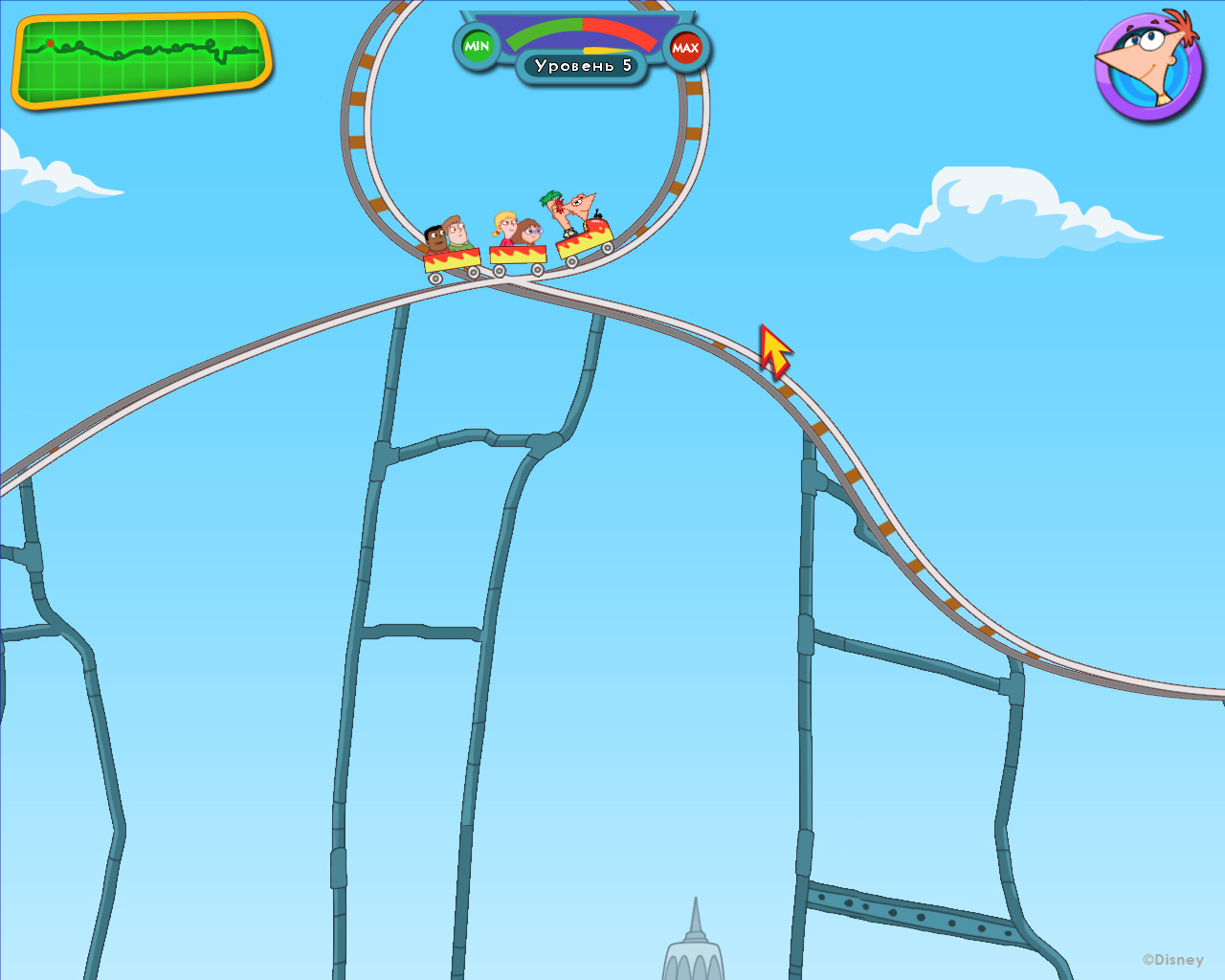The width and height of the screenshot is (1225, 980).
Task: Click the Уровень 5 level label
Action: click(584, 65)
